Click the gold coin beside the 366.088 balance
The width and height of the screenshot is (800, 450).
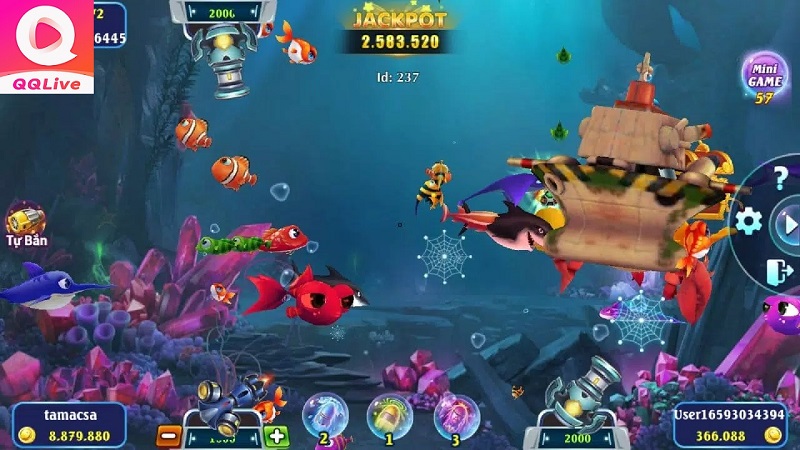point(771,436)
